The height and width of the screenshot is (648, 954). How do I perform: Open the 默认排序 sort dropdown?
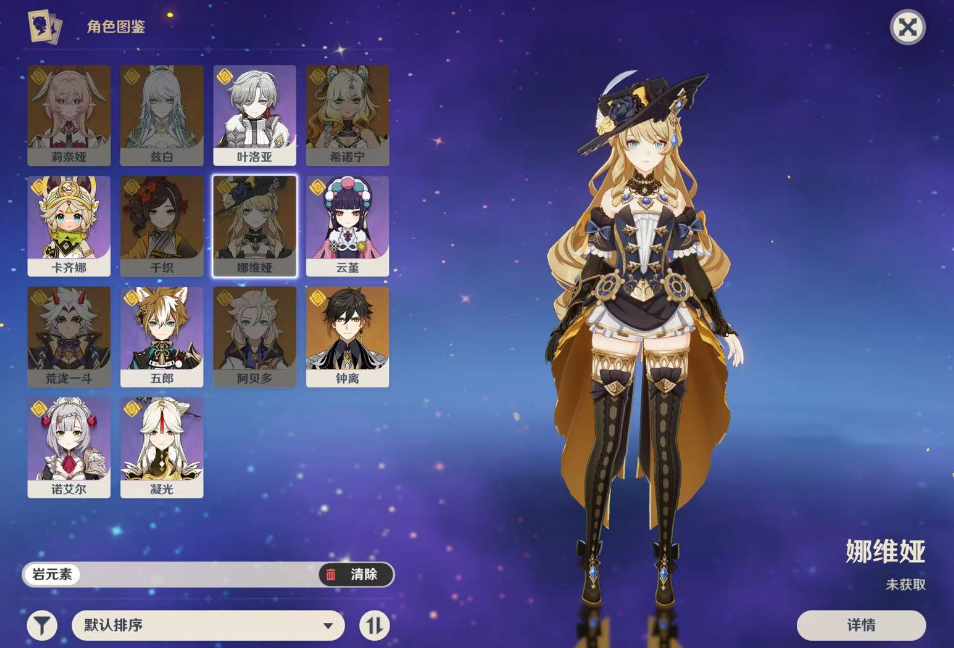[x=208, y=626]
